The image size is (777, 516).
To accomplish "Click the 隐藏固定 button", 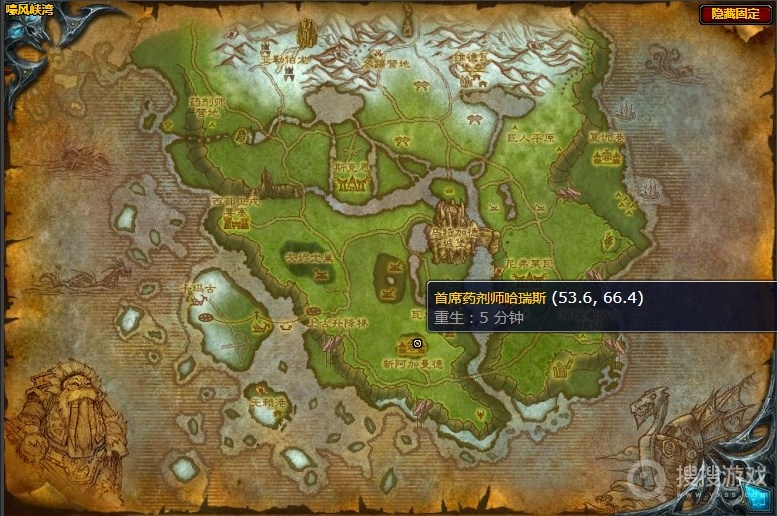I will pos(735,14).
